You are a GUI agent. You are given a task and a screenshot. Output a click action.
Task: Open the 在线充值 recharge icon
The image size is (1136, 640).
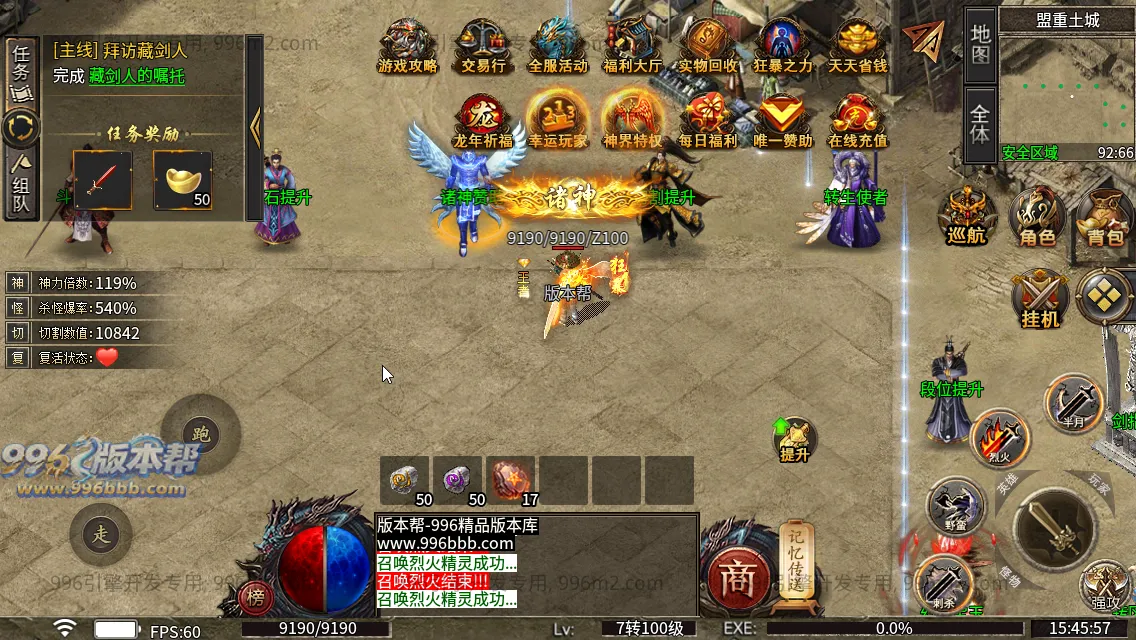pyautogui.click(x=857, y=120)
